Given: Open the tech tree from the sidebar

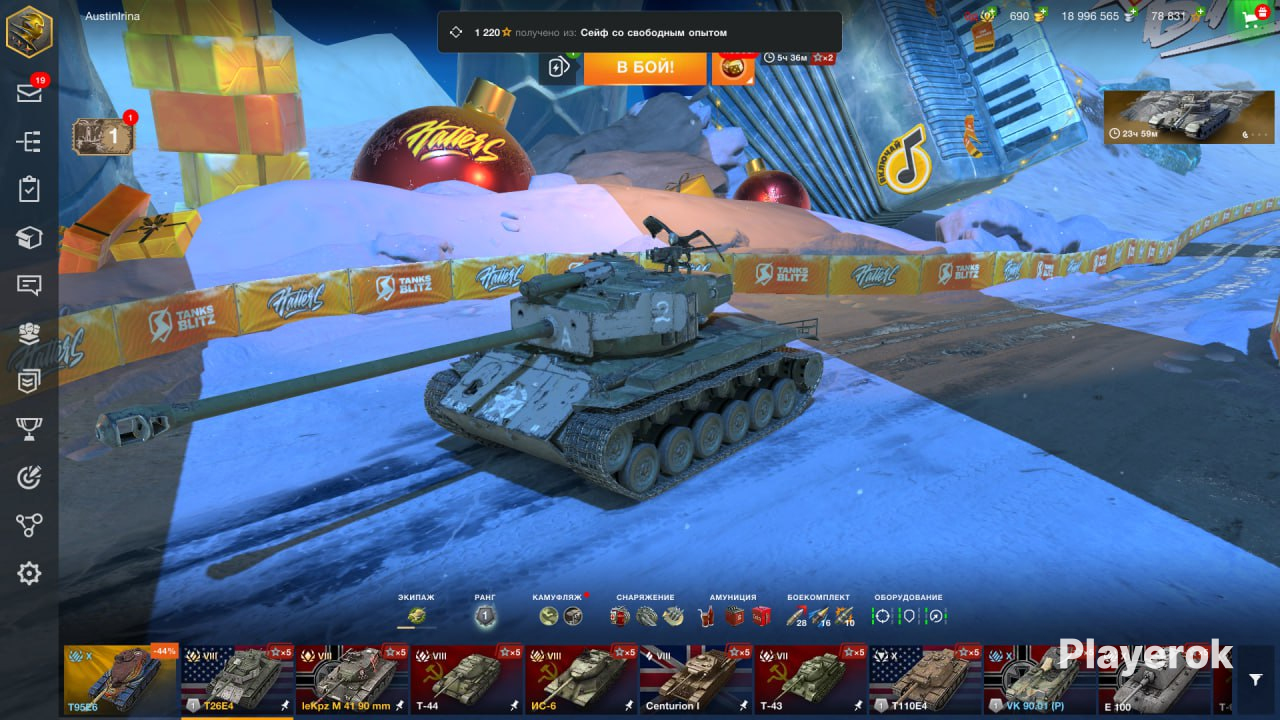Looking at the screenshot, I should 29,141.
